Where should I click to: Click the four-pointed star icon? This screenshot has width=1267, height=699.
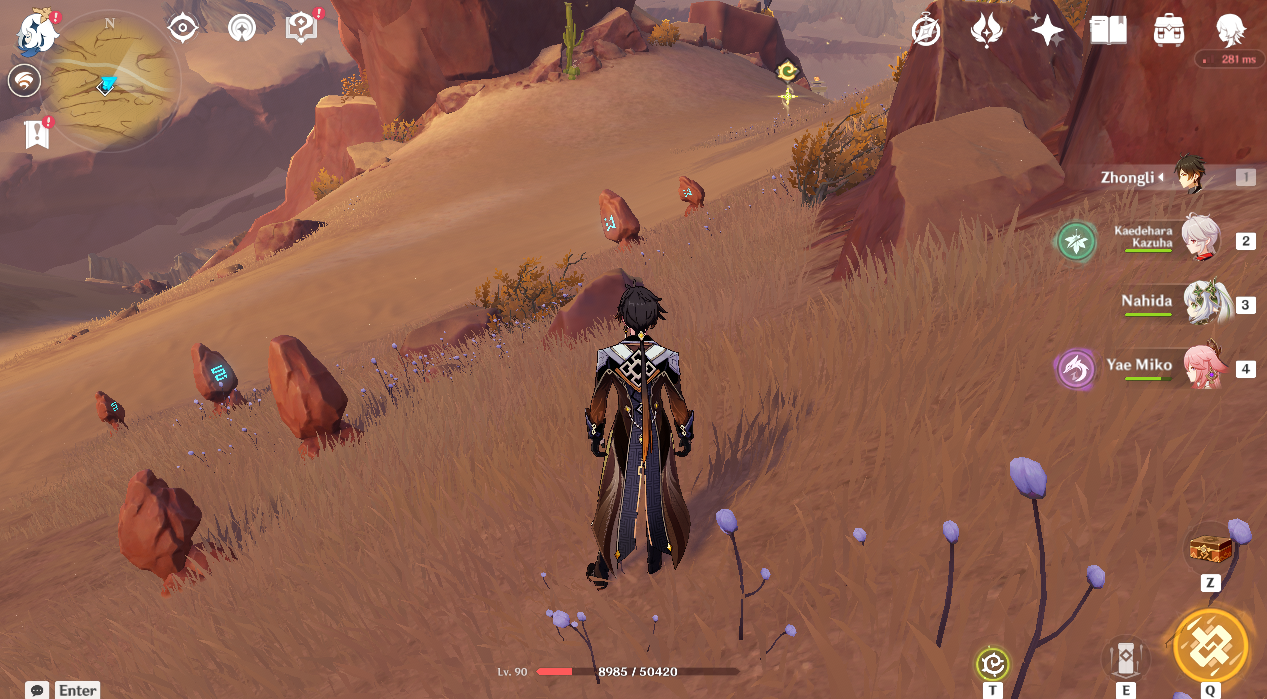tap(1047, 31)
